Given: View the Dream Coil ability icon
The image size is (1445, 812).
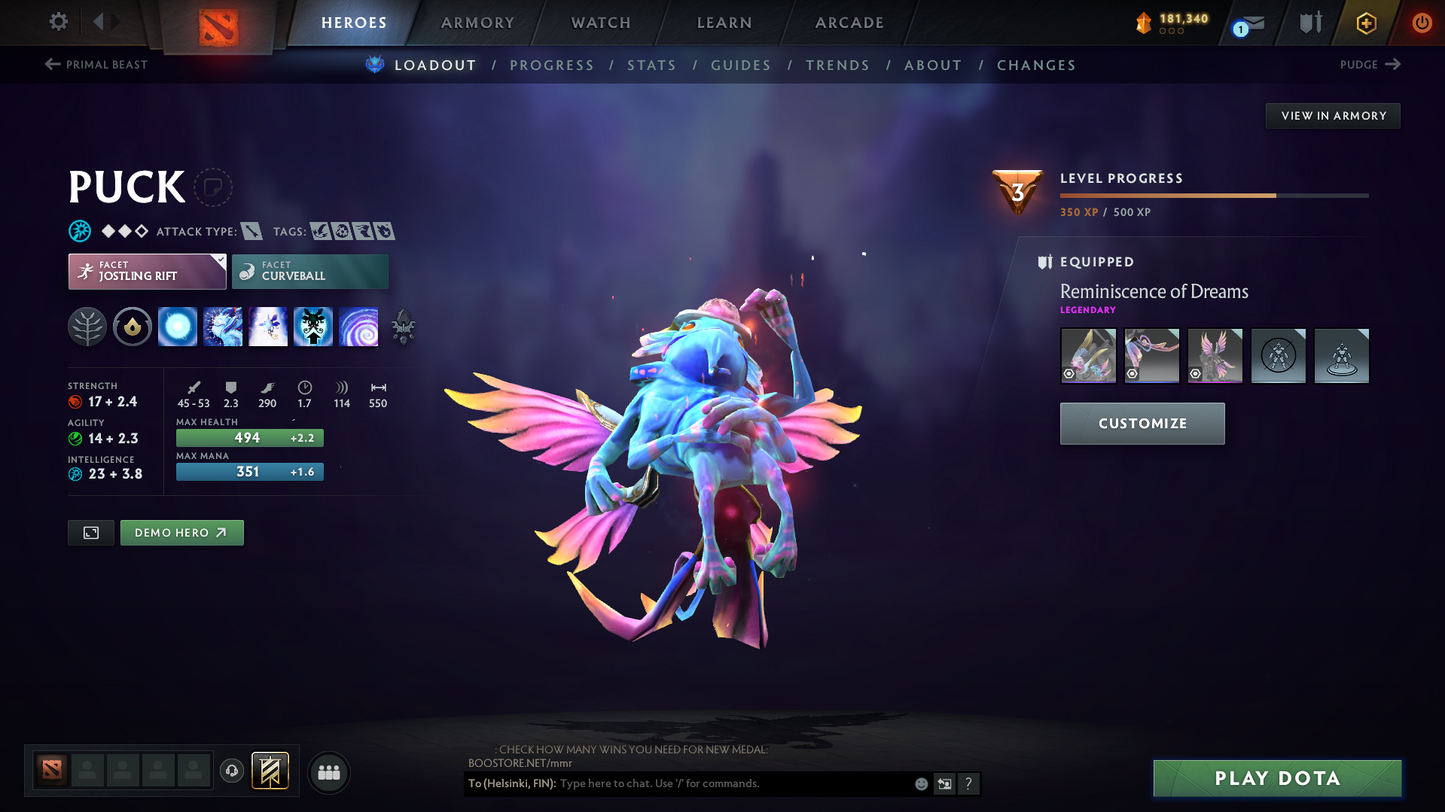Looking at the screenshot, I should pyautogui.click(x=358, y=327).
